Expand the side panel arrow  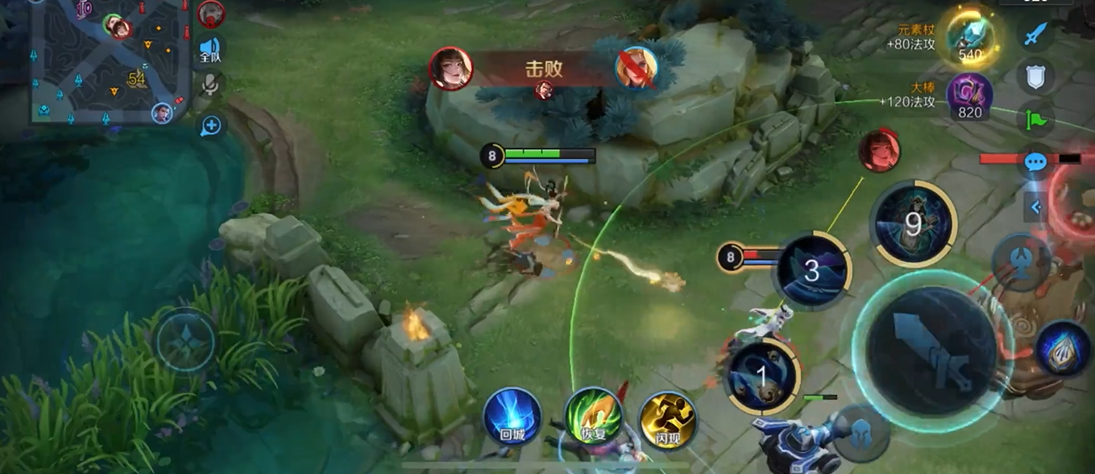click(x=1036, y=207)
